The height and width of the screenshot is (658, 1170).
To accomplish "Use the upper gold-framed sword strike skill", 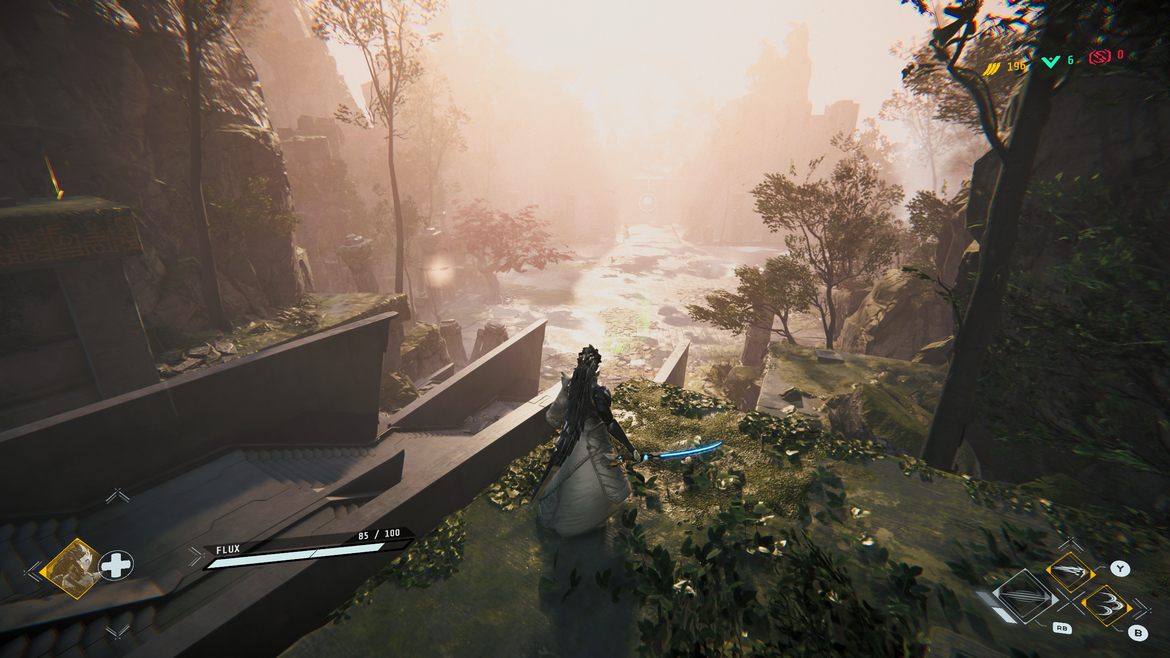I will 1069,573.
